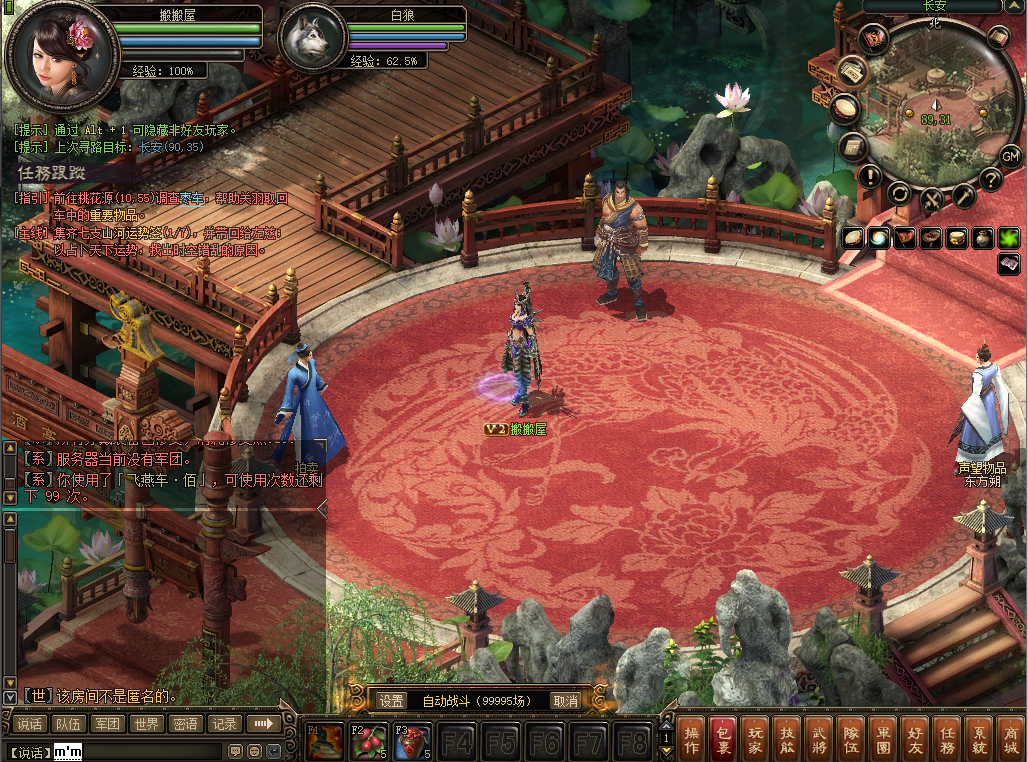
Task: Cancel auto-battle with the 取消 button
Action: pyautogui.click(x=565, y=701)
